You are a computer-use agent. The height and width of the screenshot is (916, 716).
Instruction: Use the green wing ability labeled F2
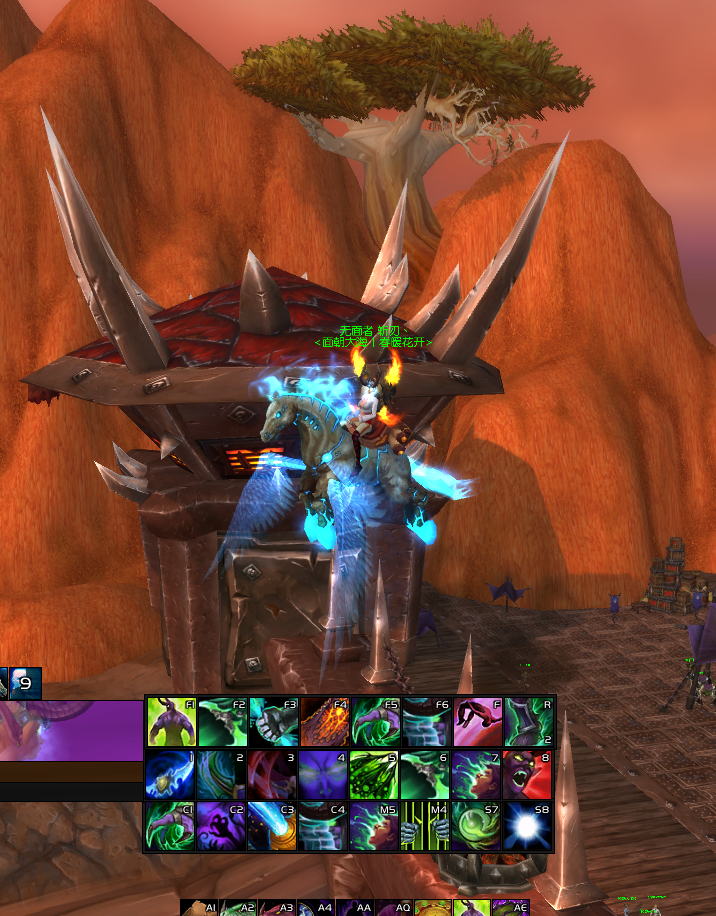click(x=223, y=722)
